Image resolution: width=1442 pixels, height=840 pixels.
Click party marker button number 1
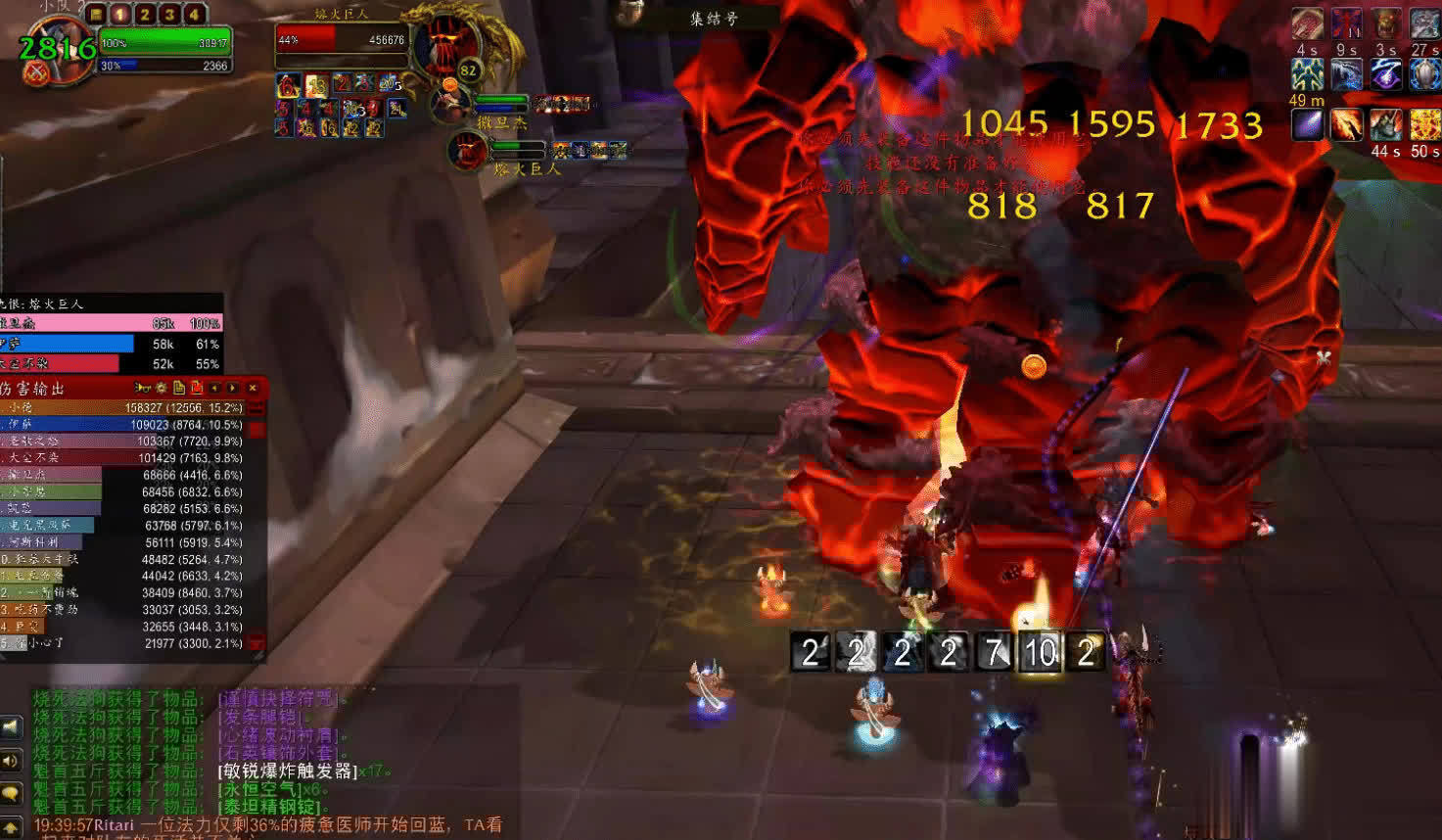tap(119, 14)
